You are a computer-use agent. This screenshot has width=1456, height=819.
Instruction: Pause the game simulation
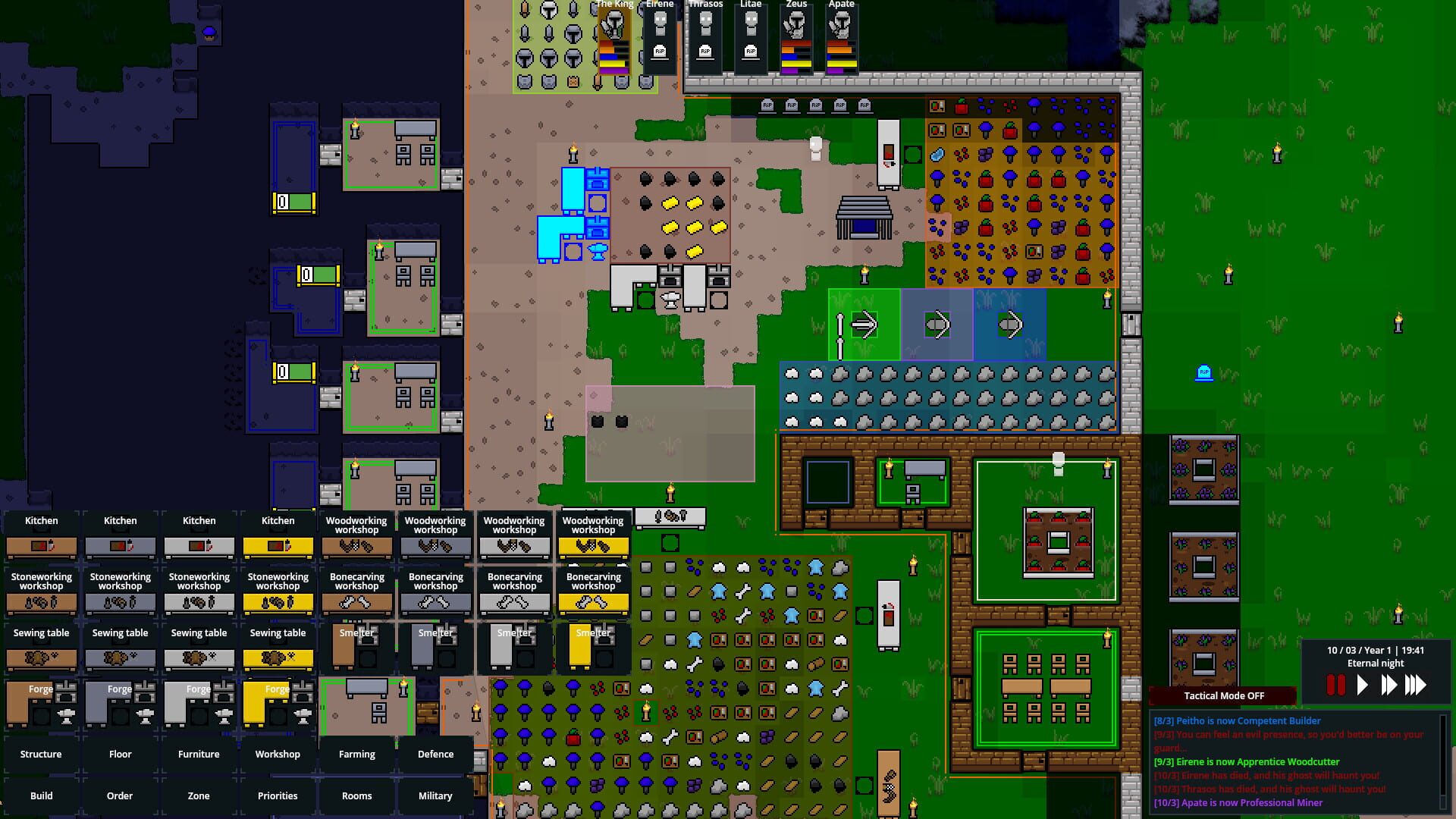point(1336,683)
